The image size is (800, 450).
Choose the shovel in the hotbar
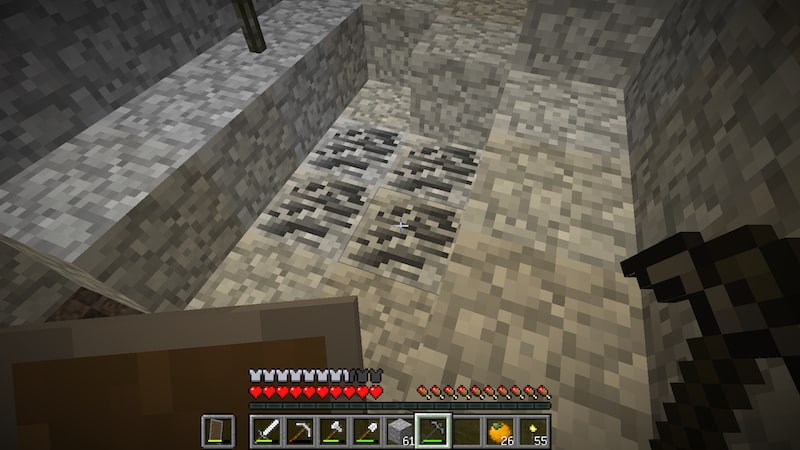(x=366, y=431)
